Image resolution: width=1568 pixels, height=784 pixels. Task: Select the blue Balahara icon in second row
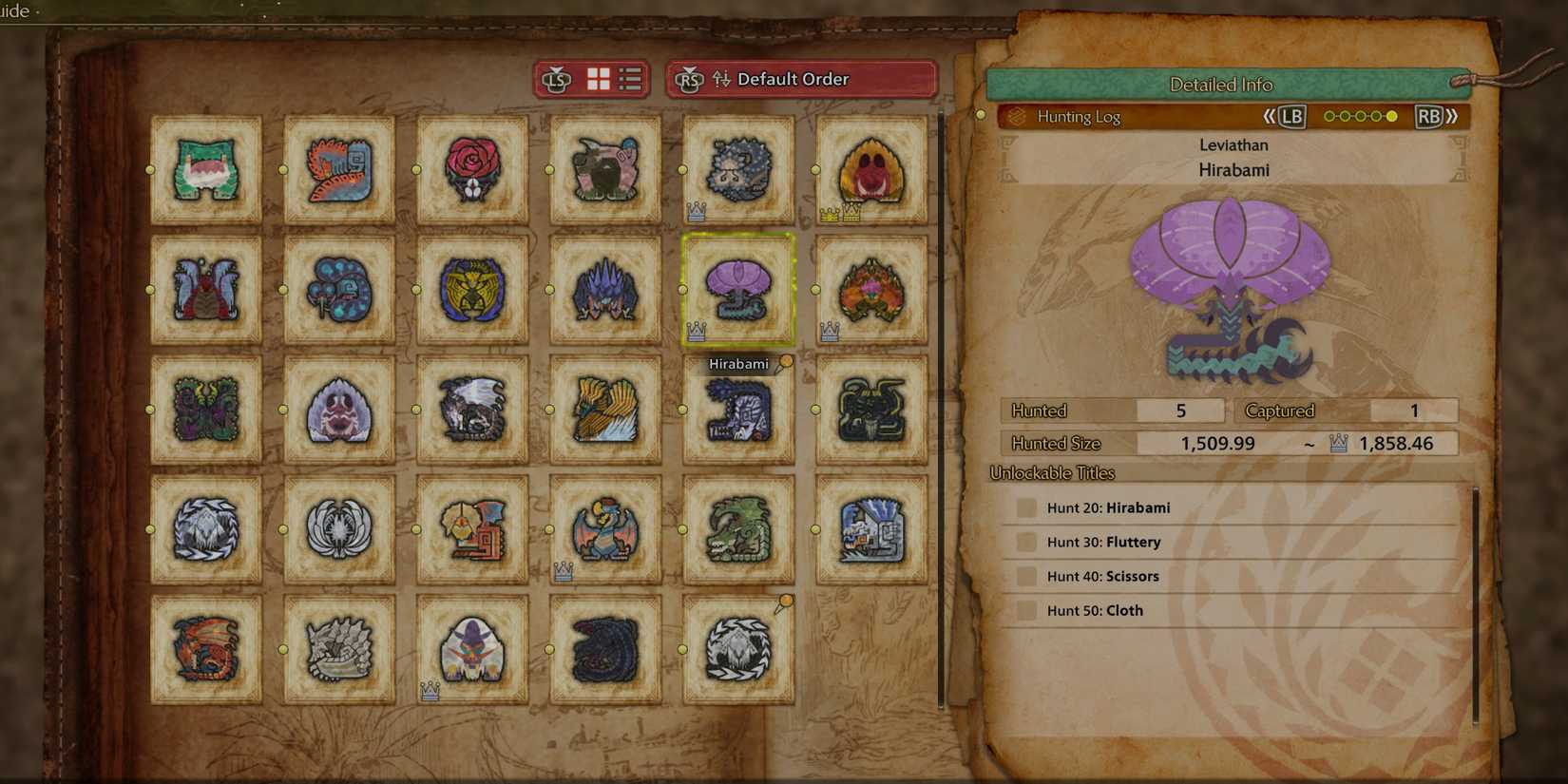click(x=338, y=290)
